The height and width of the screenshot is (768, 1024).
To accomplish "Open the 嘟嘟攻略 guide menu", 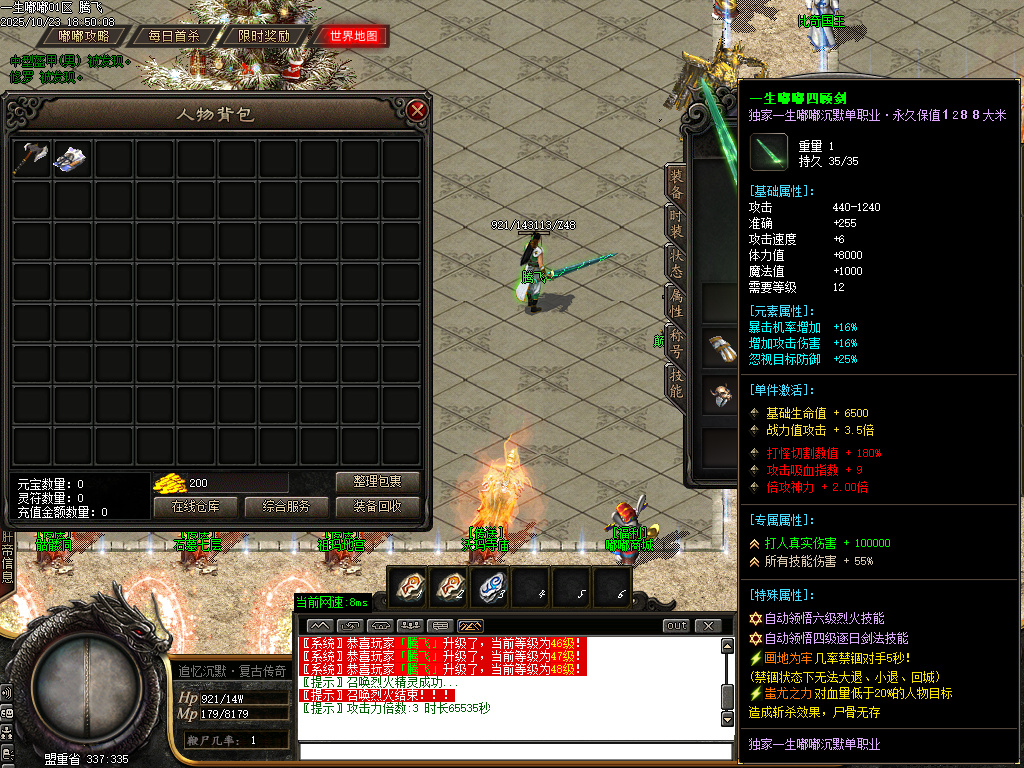I will pyautogui.click(x=84, y=36).
